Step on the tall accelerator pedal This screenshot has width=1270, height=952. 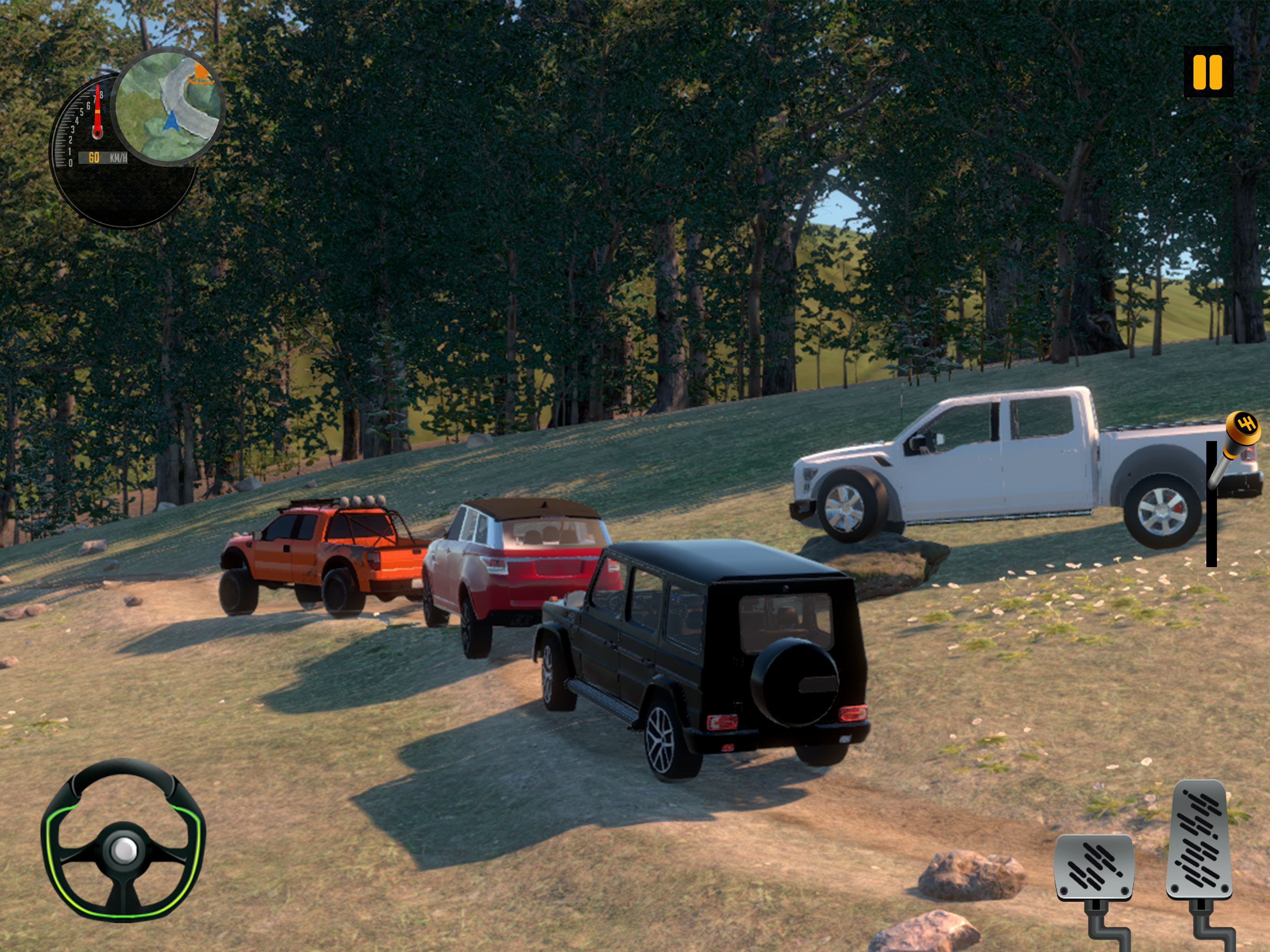click(1200, 840)
